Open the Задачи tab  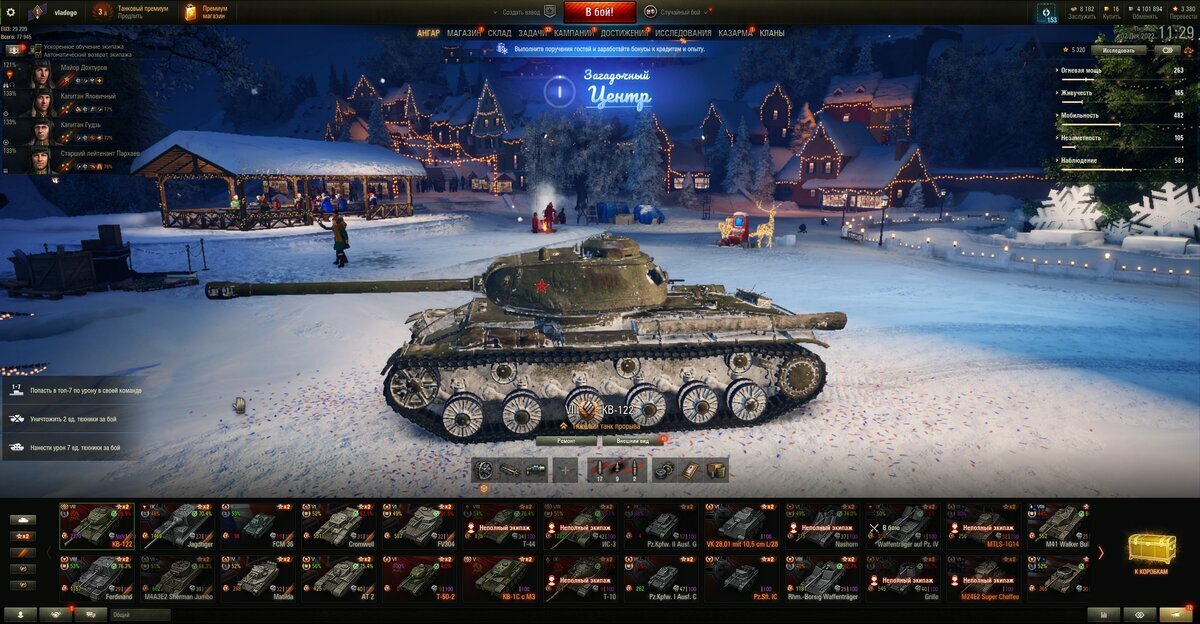point(532,33)
